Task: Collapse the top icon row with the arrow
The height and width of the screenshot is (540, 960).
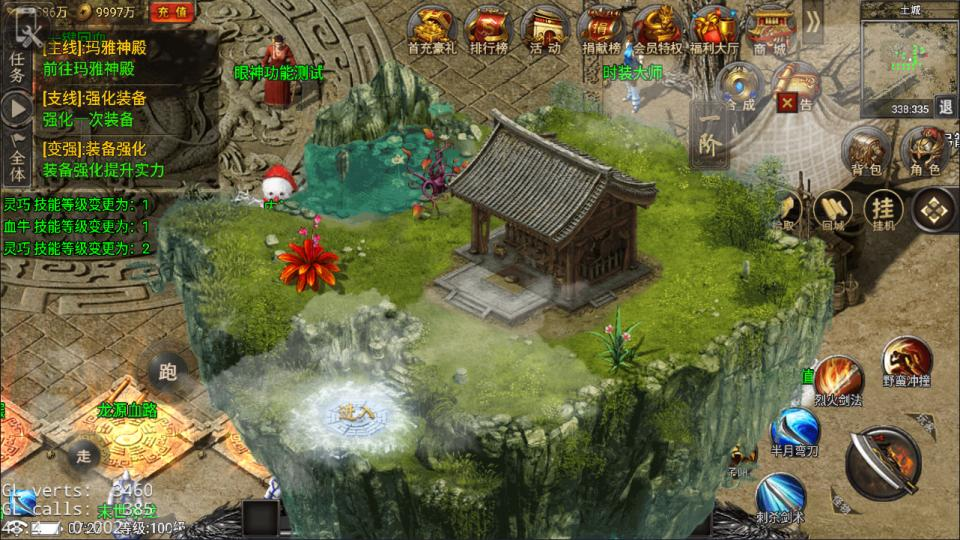Action: tap(813, 22)
